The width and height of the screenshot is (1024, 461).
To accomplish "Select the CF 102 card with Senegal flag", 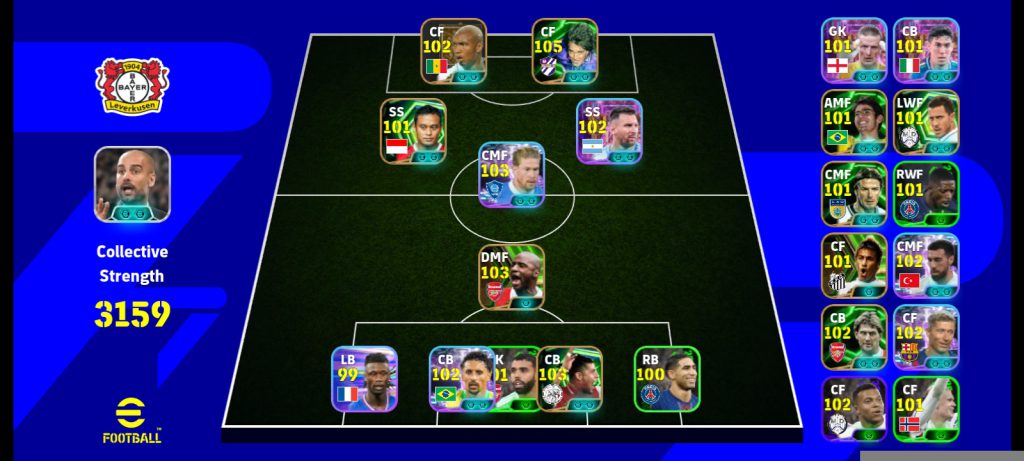I will tap(453, 51).
